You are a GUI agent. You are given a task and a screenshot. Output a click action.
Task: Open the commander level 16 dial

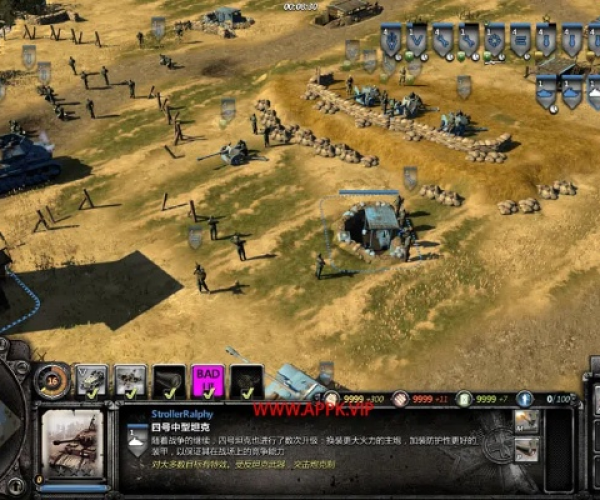pos(52,379)
